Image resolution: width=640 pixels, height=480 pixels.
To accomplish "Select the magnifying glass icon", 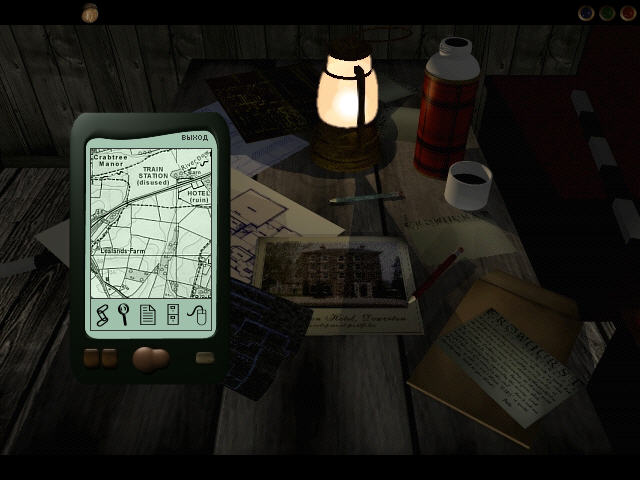I will point(125,316).
